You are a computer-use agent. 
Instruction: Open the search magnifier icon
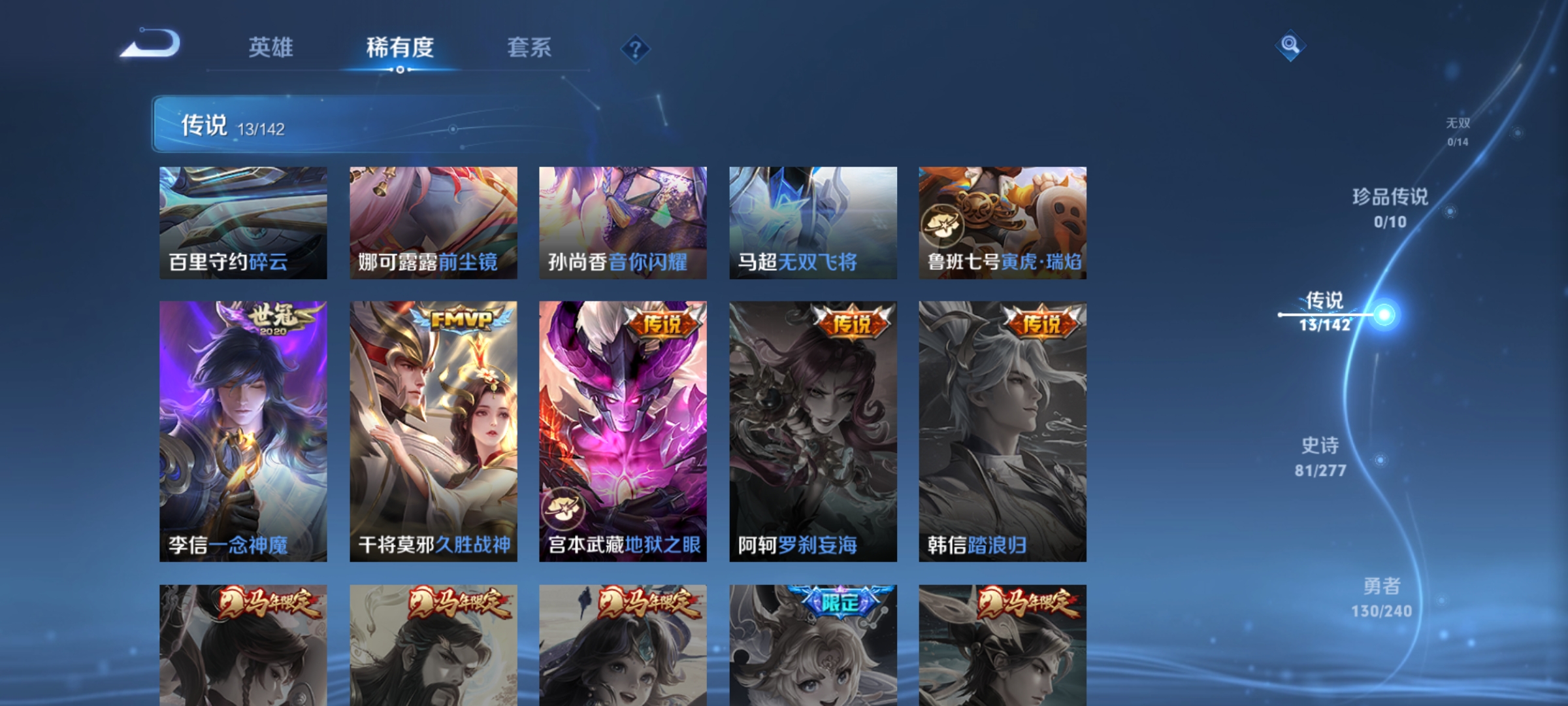coord(1290,46)
